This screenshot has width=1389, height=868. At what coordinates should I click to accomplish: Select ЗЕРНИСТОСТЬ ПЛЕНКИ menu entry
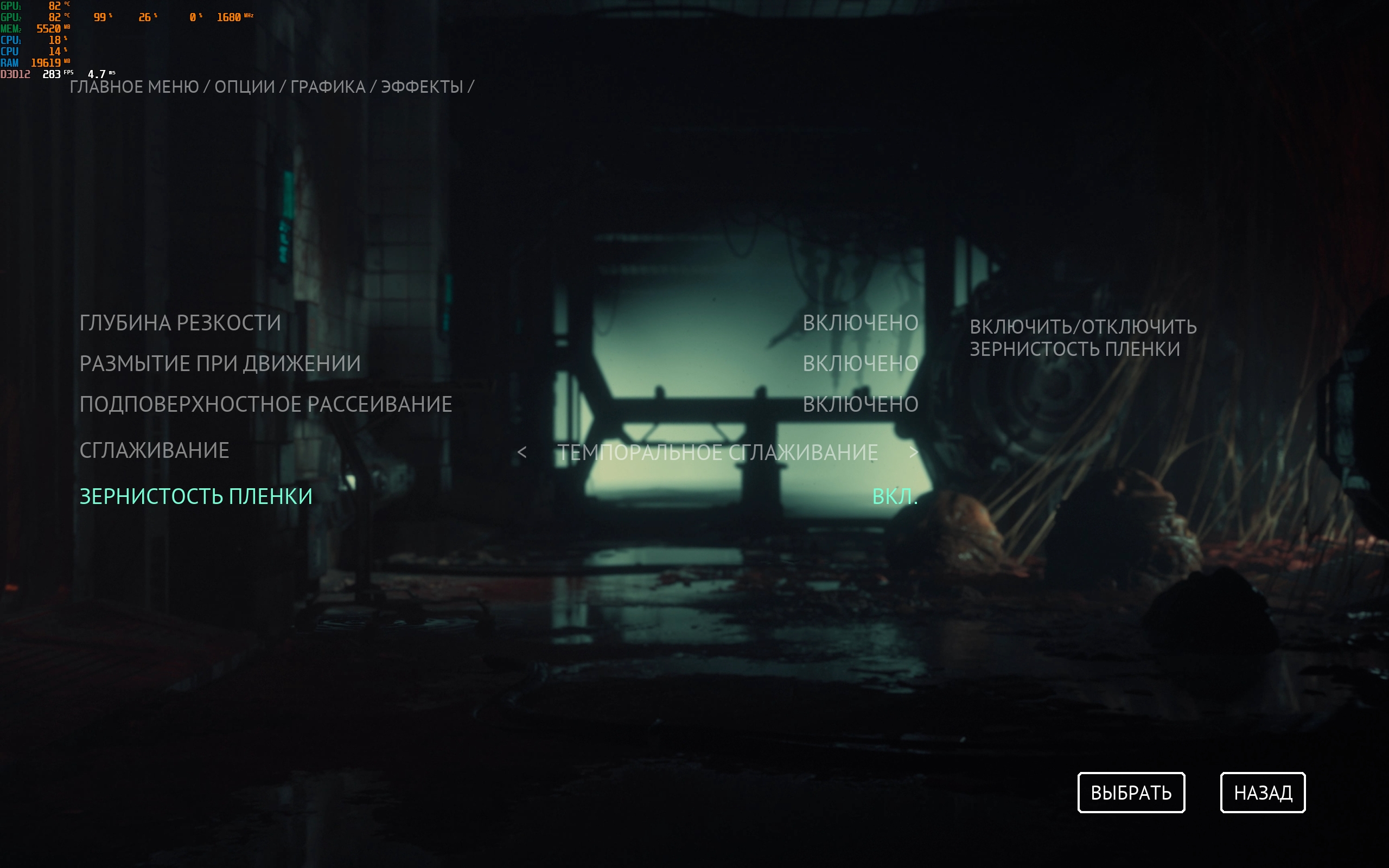tap(196, 496)
